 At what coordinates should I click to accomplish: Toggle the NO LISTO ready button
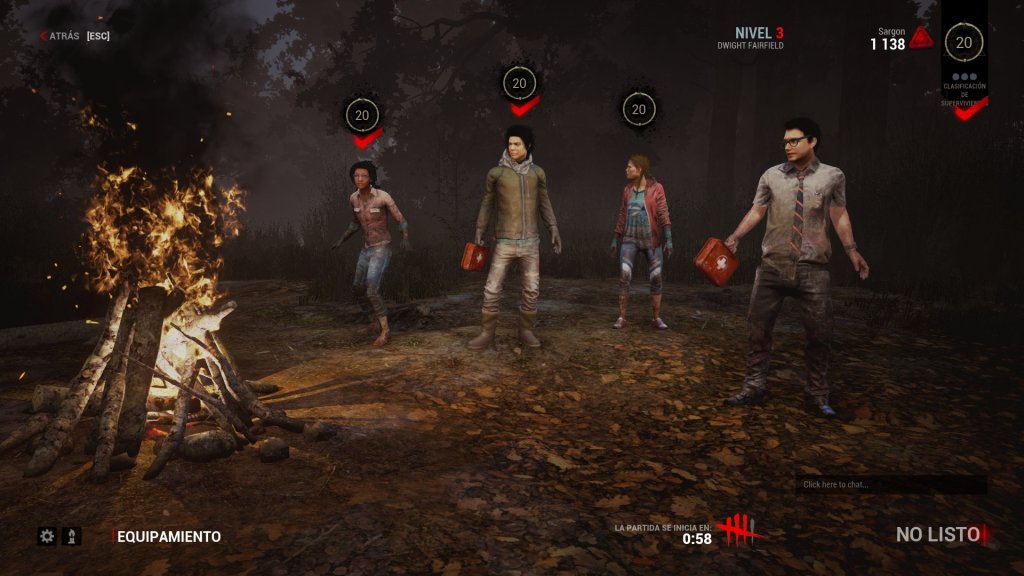pos(937,535)
